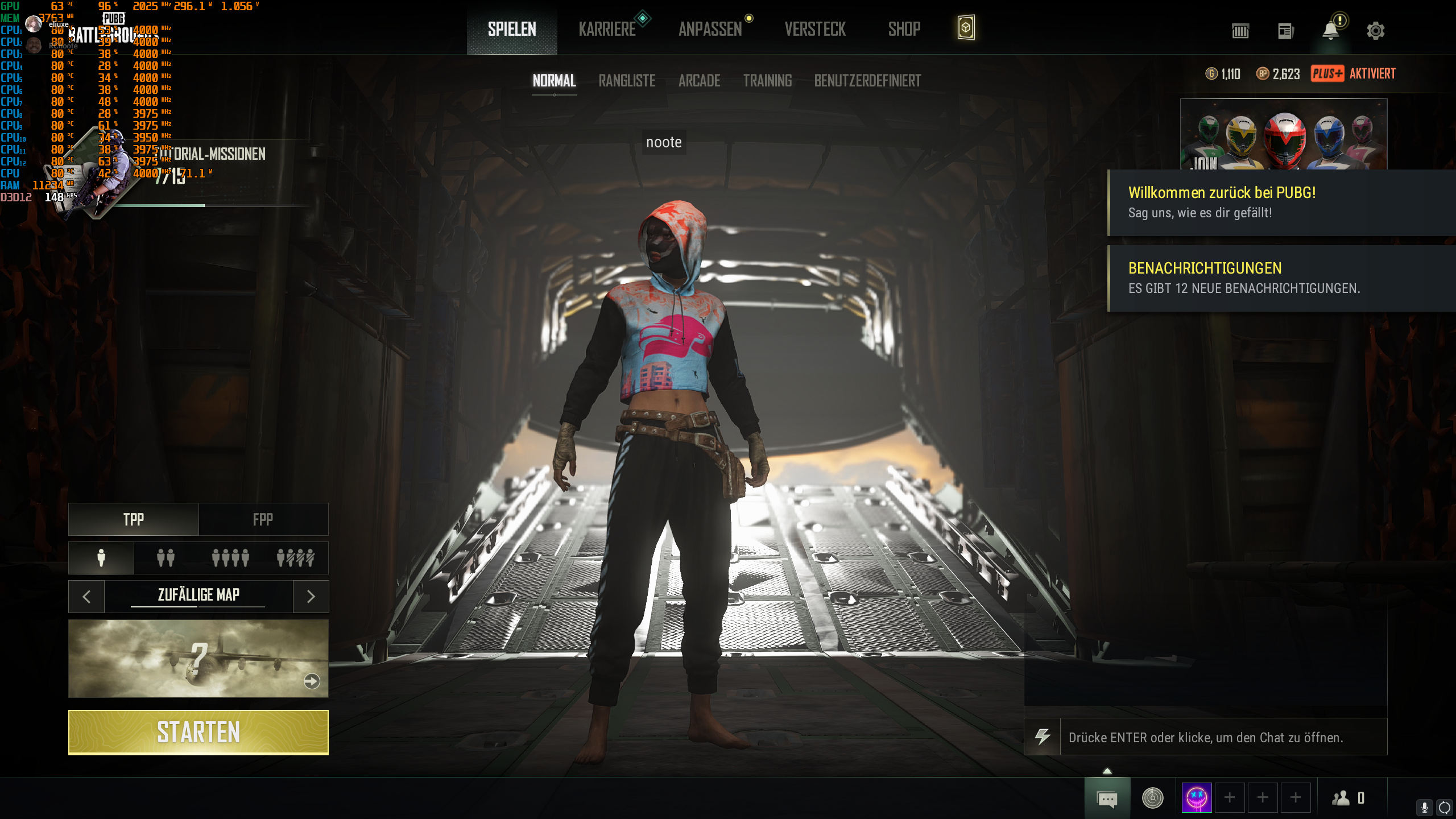Click the chat input field to type

(x=1223, y=738)
